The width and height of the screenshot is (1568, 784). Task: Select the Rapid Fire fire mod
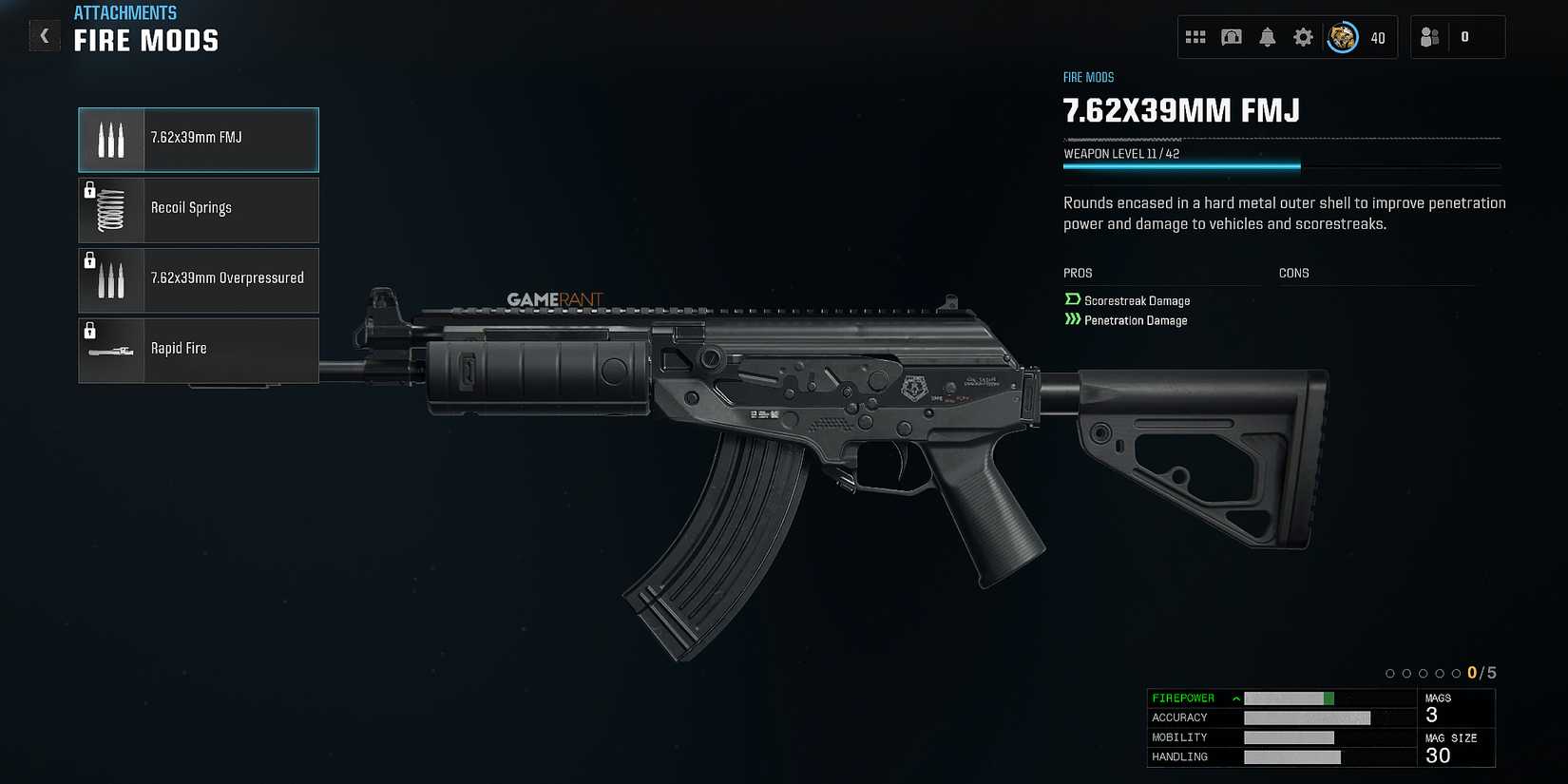198,350
